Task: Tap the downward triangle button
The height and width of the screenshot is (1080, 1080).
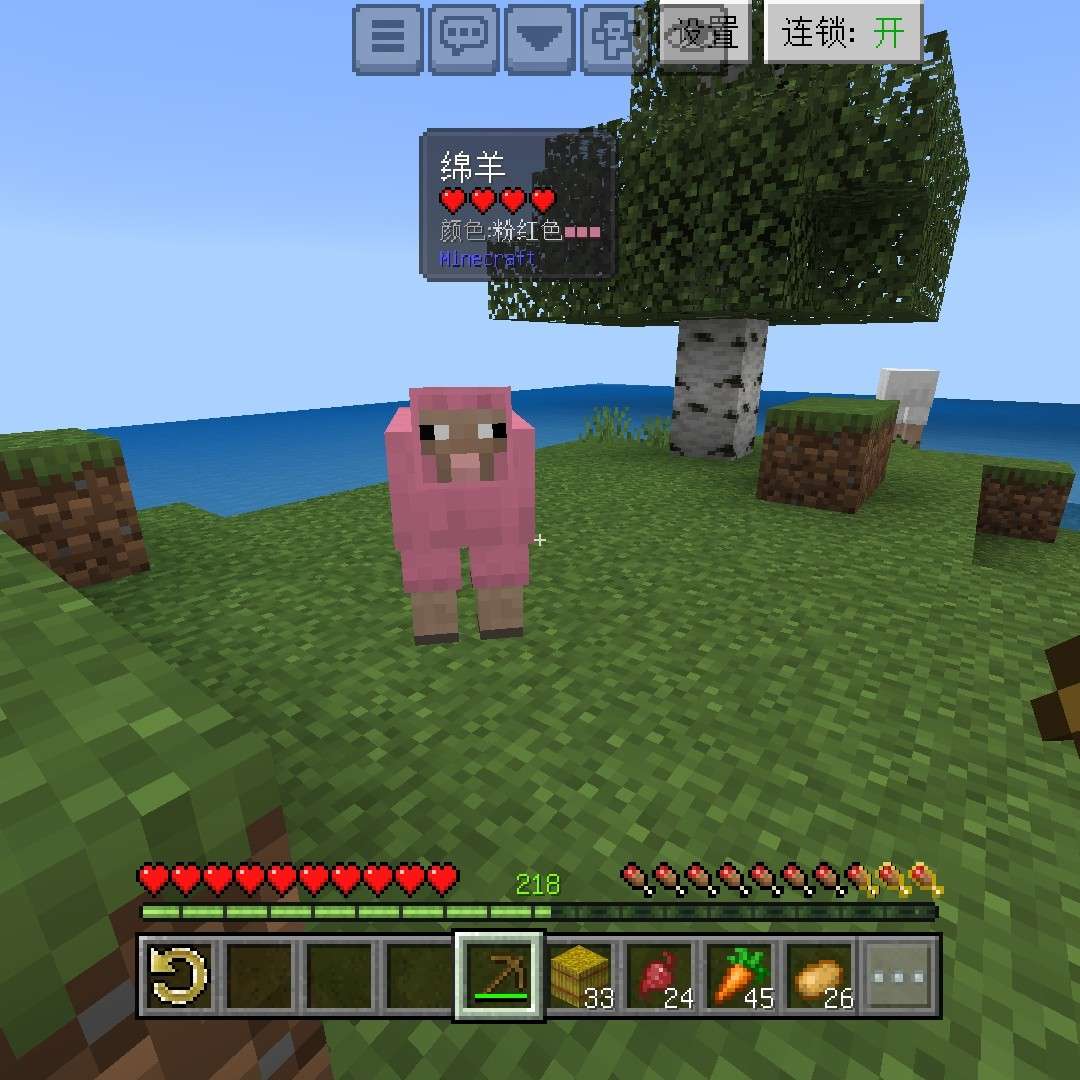Action: coord(542,40)
